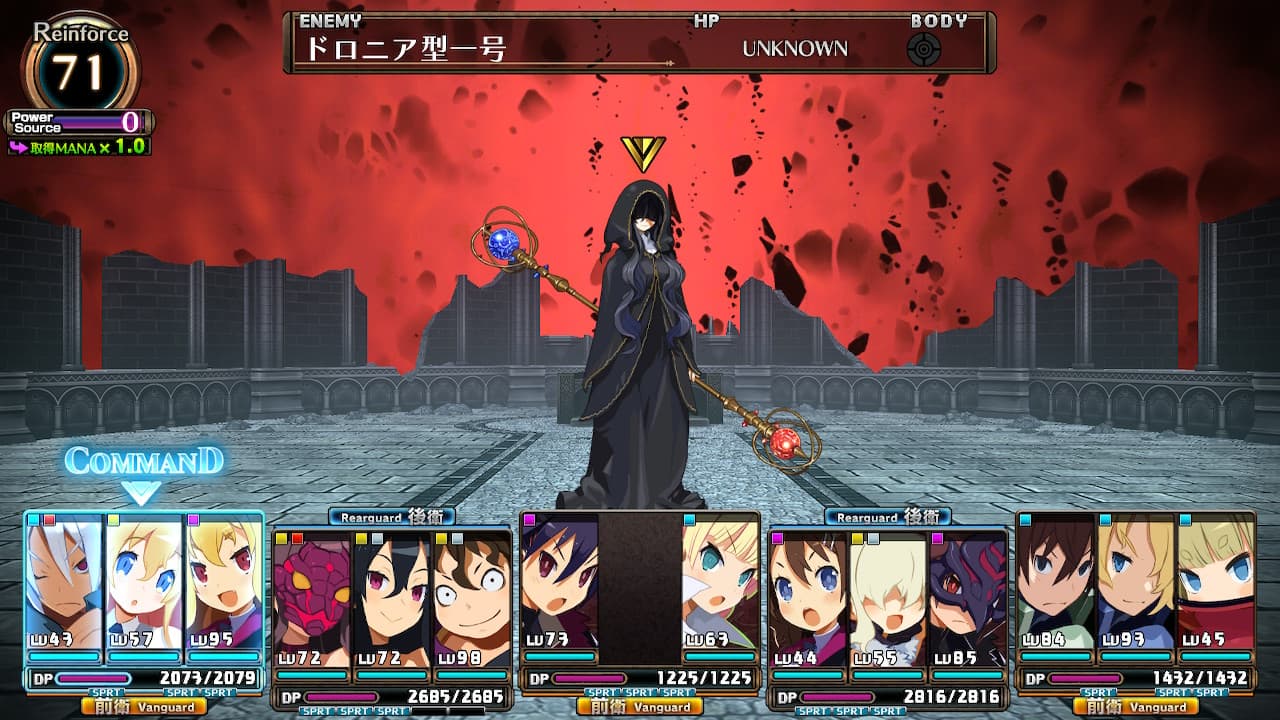Pick the Lv84 brown-haired character portrait

click(1055, 582)
